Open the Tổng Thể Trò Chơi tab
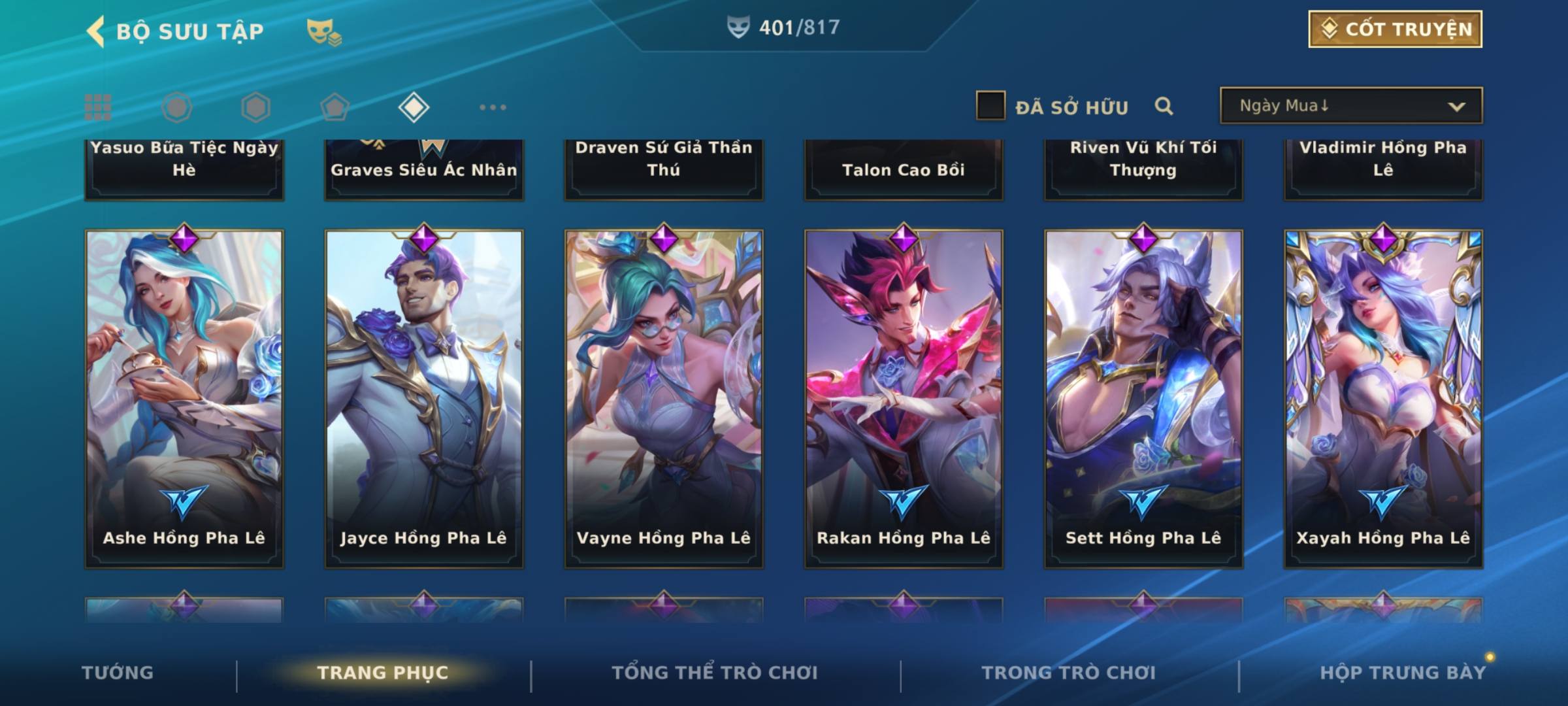 click(715, 673)
